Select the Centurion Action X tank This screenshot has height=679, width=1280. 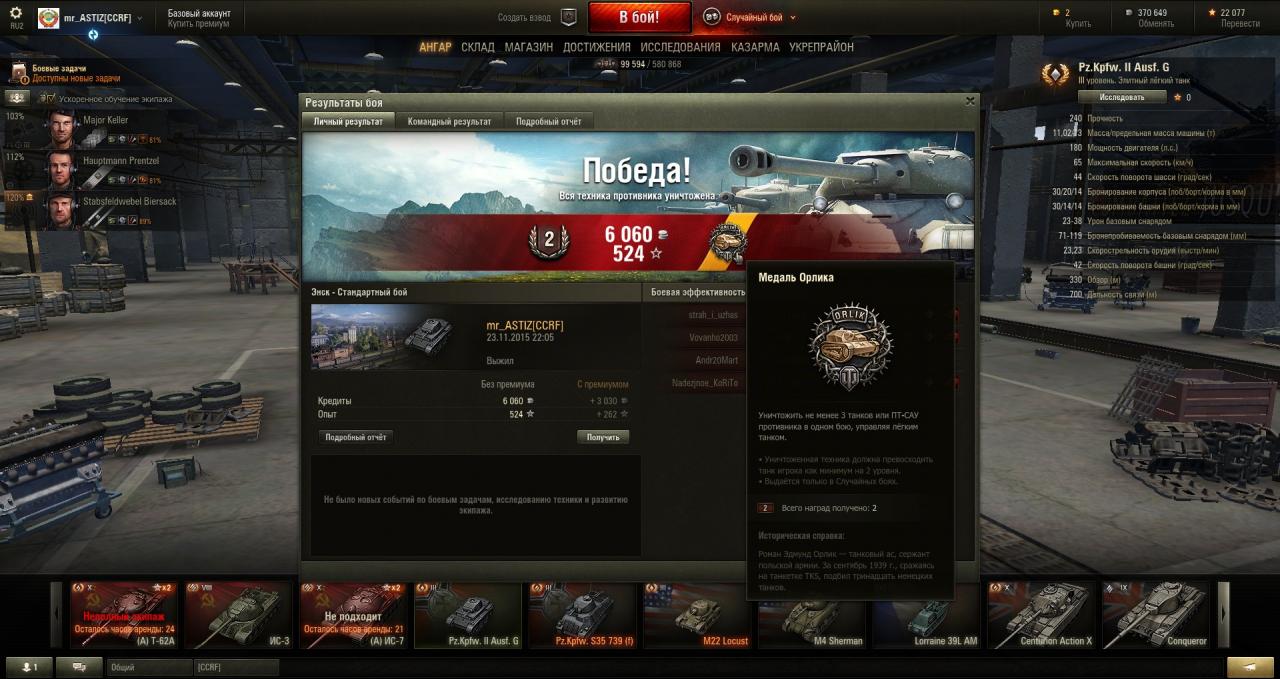(x=1041, y=614)
